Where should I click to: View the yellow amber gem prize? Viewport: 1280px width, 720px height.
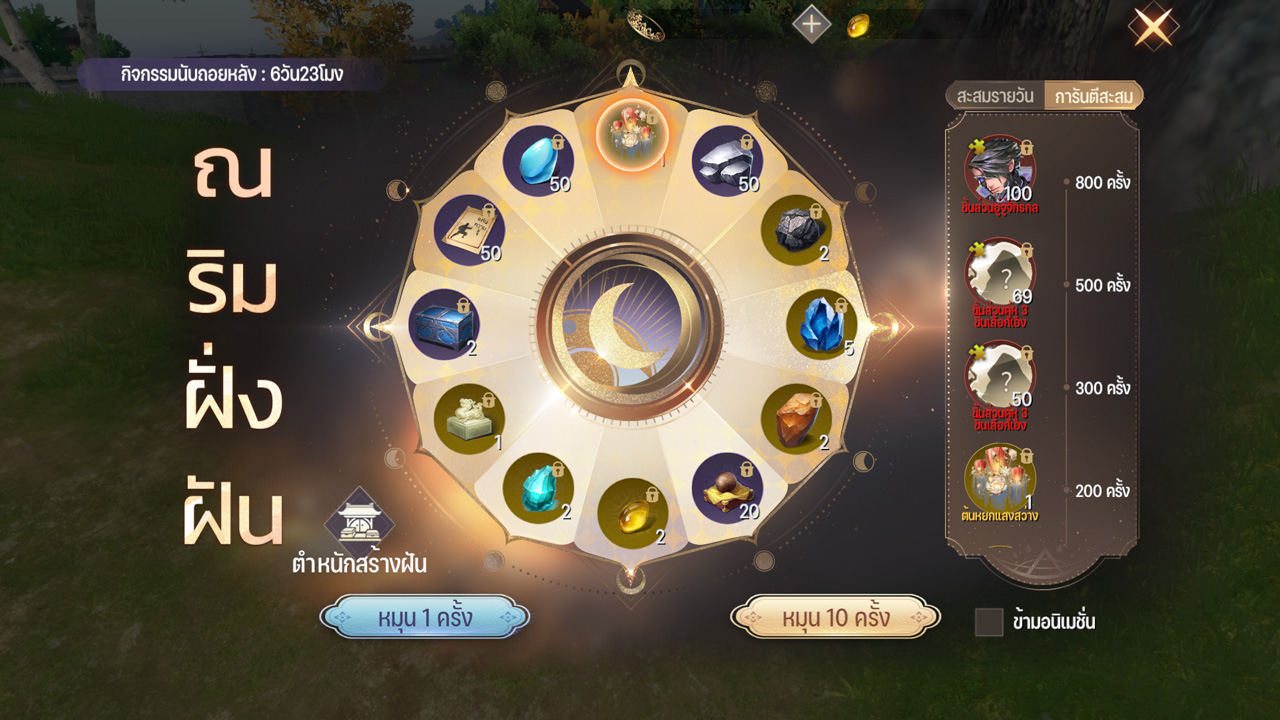632,514
